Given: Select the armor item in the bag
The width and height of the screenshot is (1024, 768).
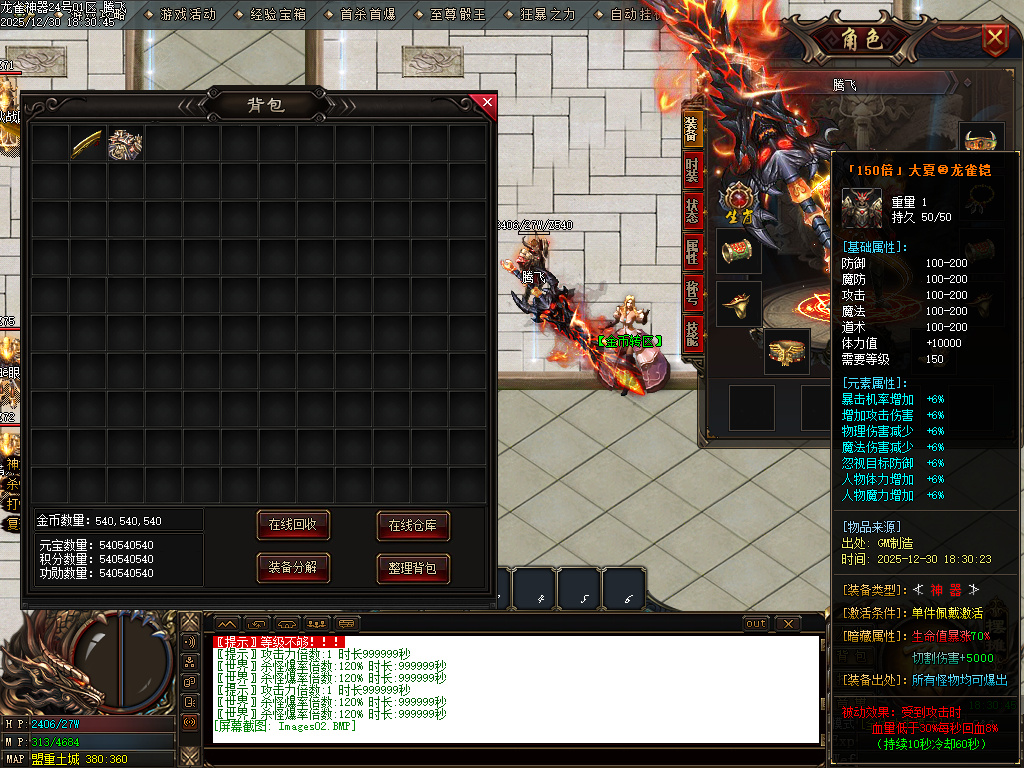Looking at the screenshot, I should pyautogui.click(x=126, y=144).
